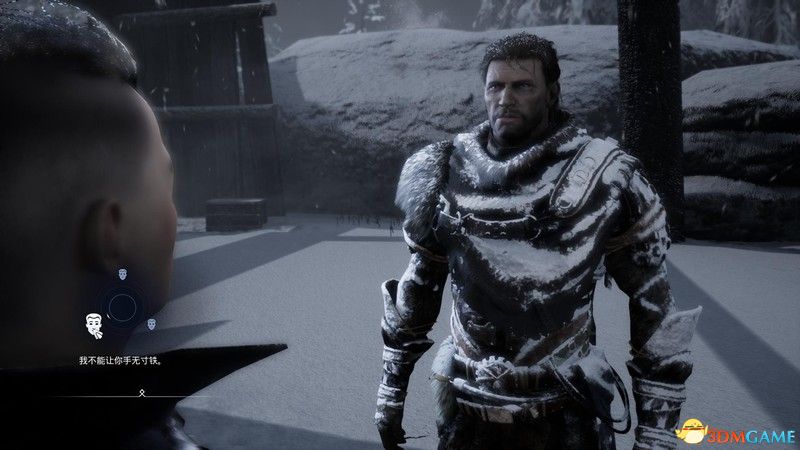The width and height of the screenshot is (800, 450).
Task: Confirm the reply "我不能让你手无寸铁。"
Action: 121,360
